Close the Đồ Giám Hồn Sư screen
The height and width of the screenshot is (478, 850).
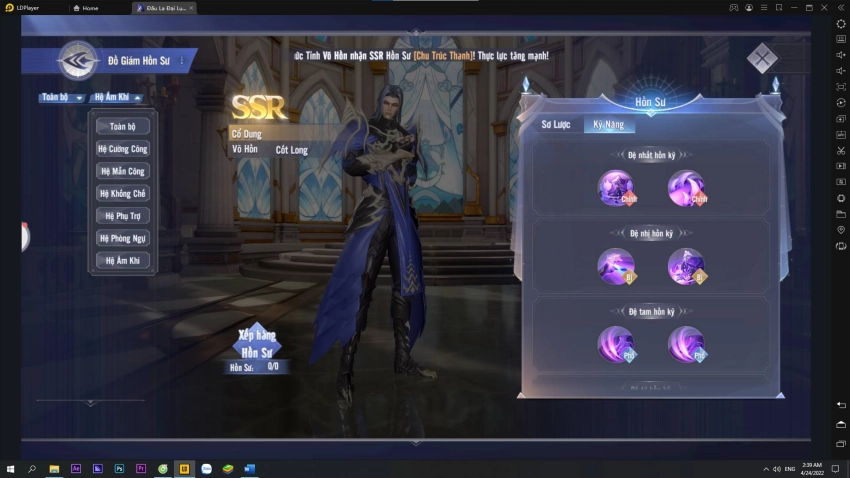coord(762,59)
